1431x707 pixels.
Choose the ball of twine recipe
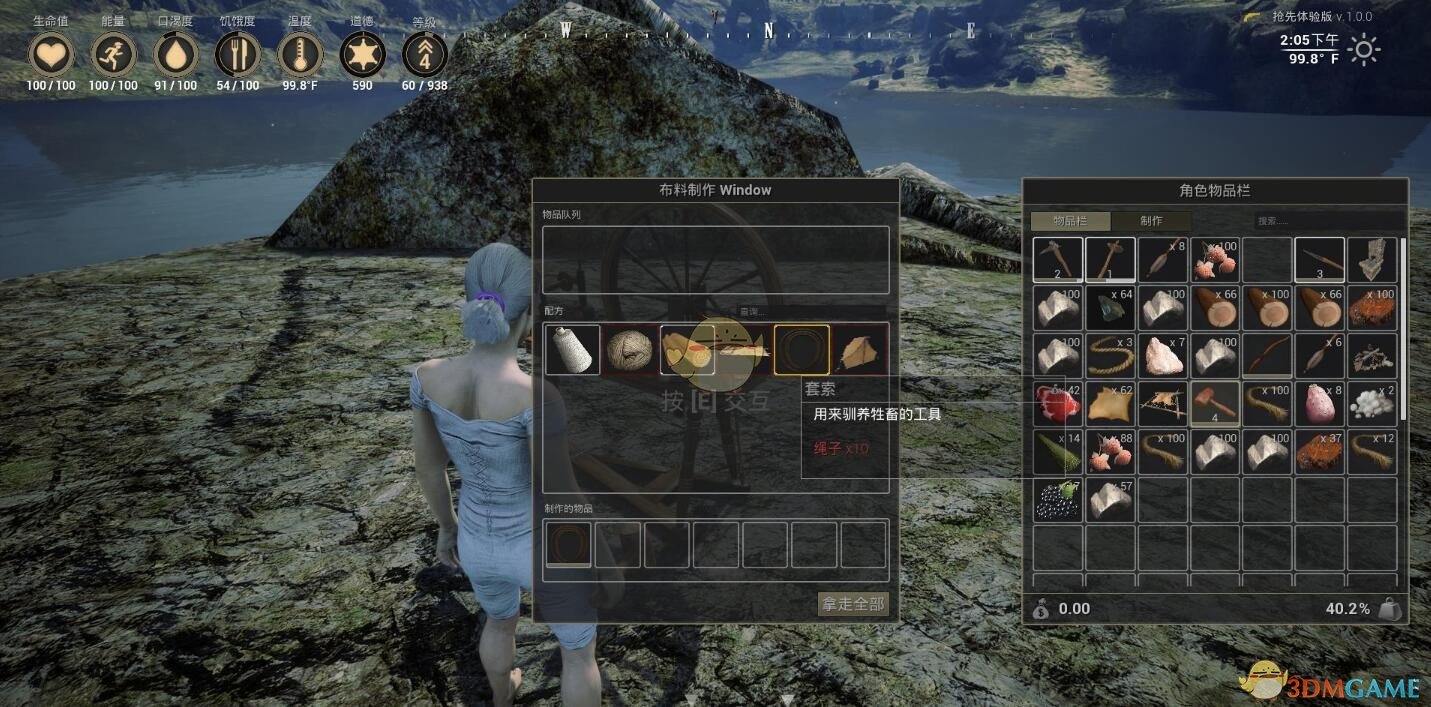pyautogui.click(x=630, y=350)
